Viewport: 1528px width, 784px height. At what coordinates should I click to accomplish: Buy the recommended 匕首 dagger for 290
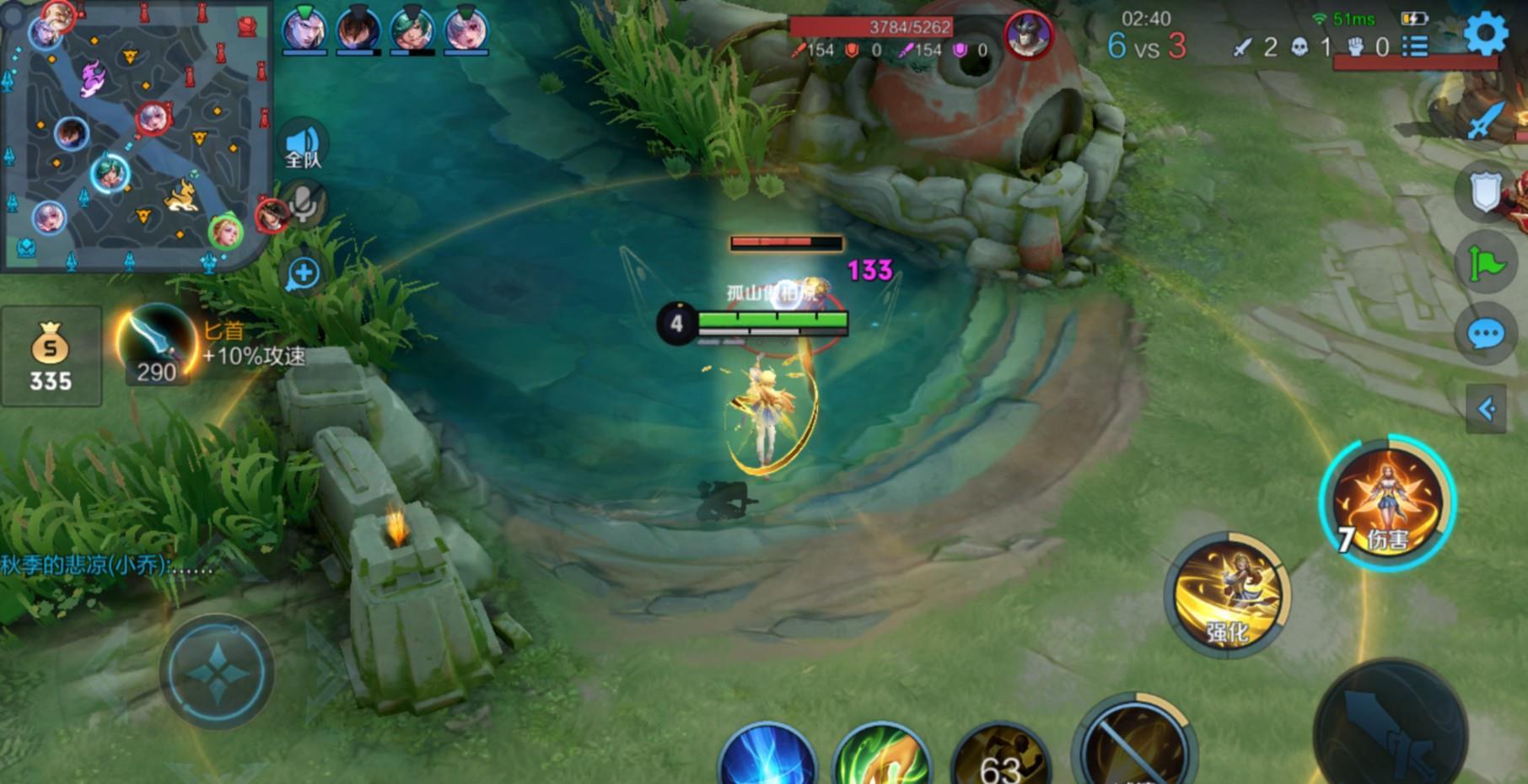pyautogui.click(x=157, y=346)
